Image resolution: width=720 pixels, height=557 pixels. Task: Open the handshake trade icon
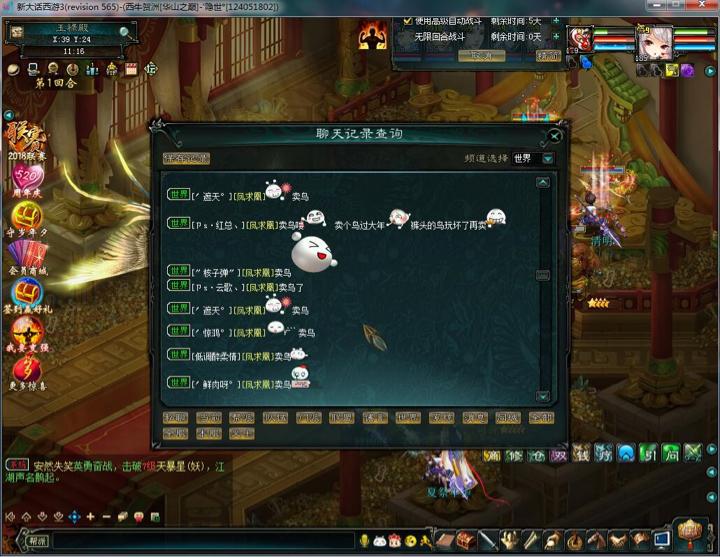tap(618, 541)
